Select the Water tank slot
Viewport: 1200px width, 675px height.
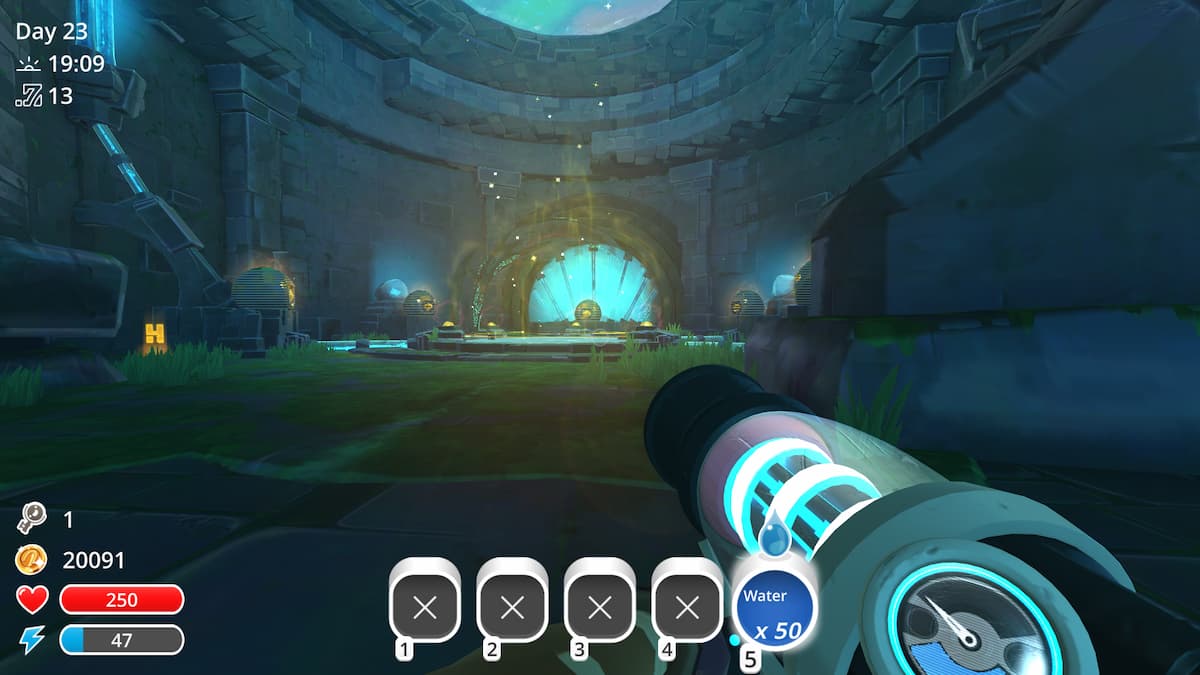coord(774,609)
